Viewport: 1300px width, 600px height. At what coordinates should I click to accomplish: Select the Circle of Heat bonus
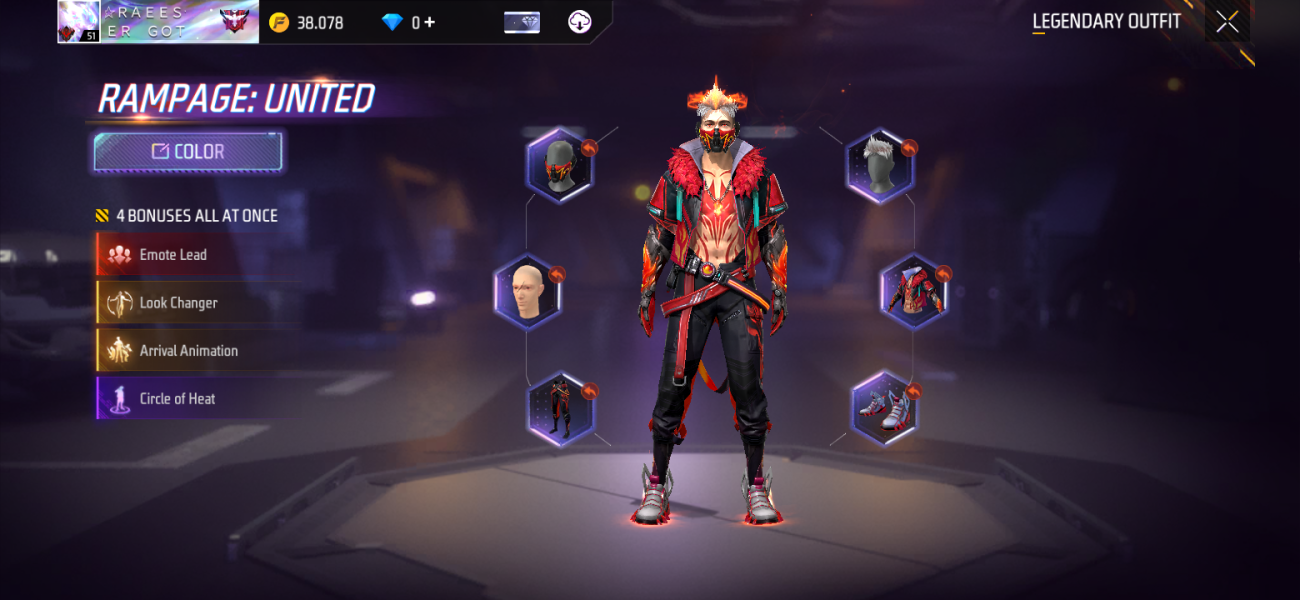pos(176,399)
